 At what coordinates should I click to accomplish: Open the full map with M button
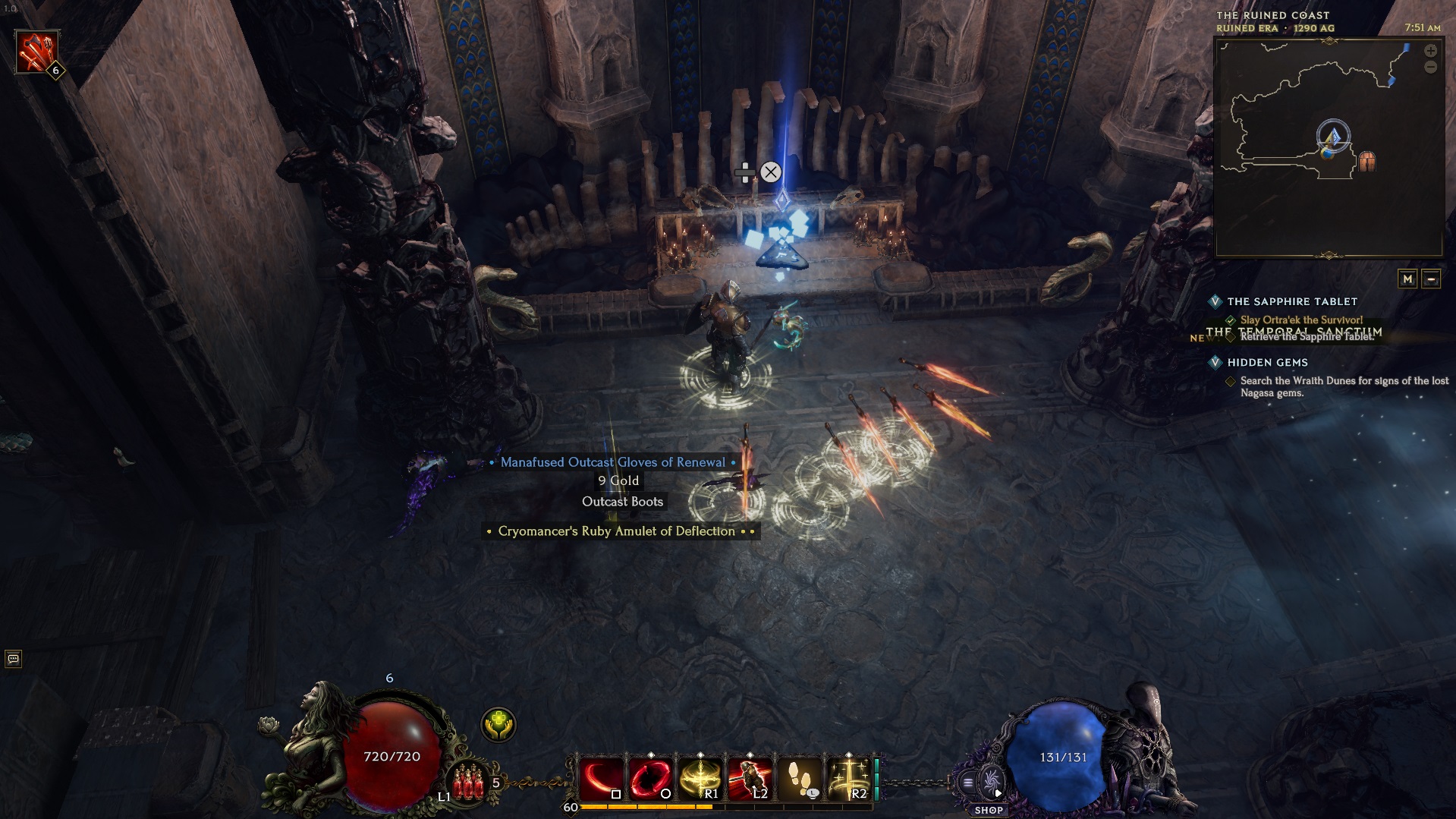1407,279
